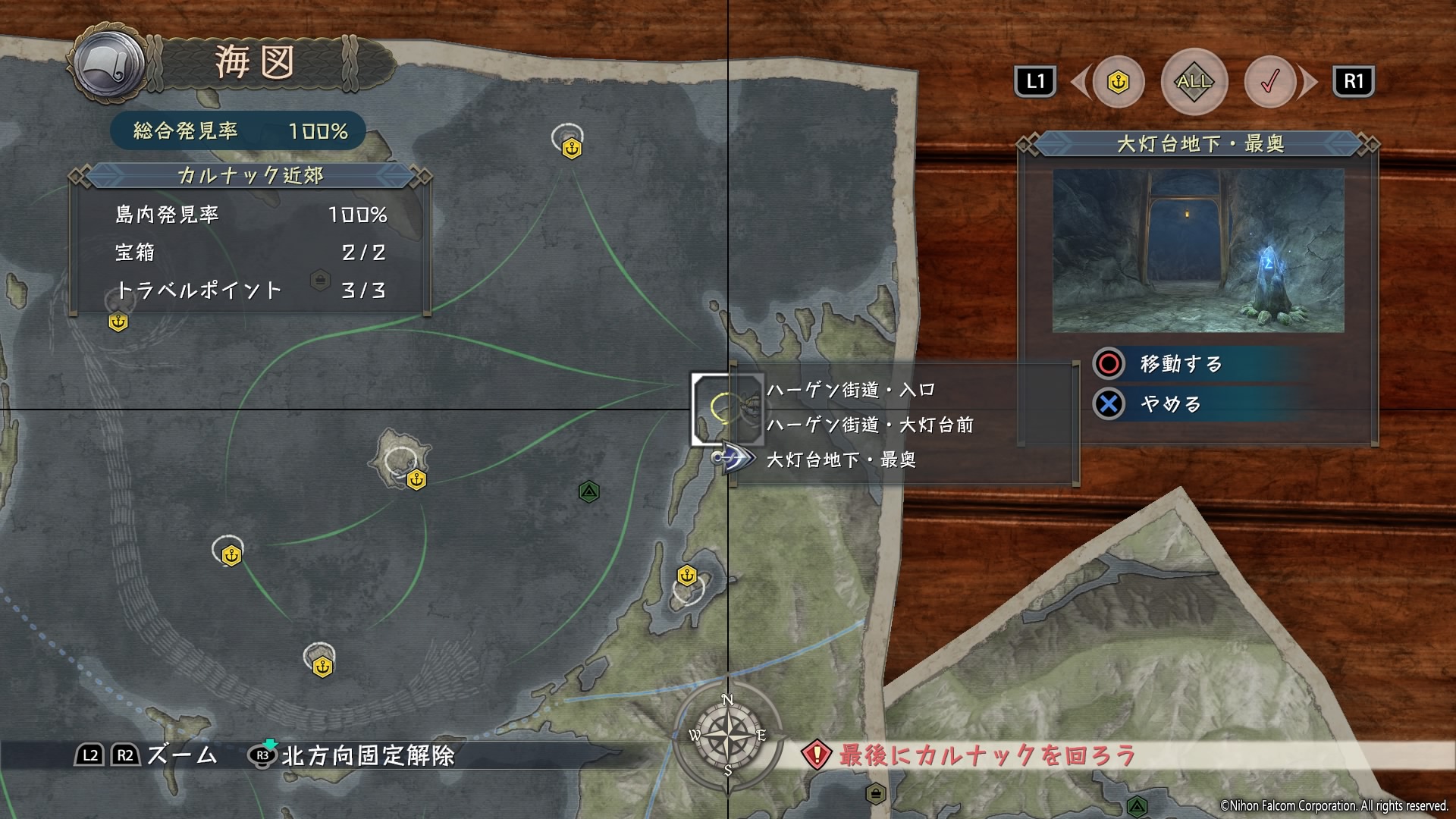This screenshot has width=1456, height=819.
Task: Switch to the checkmark filter tab
Action: [x=1269, y=82]
